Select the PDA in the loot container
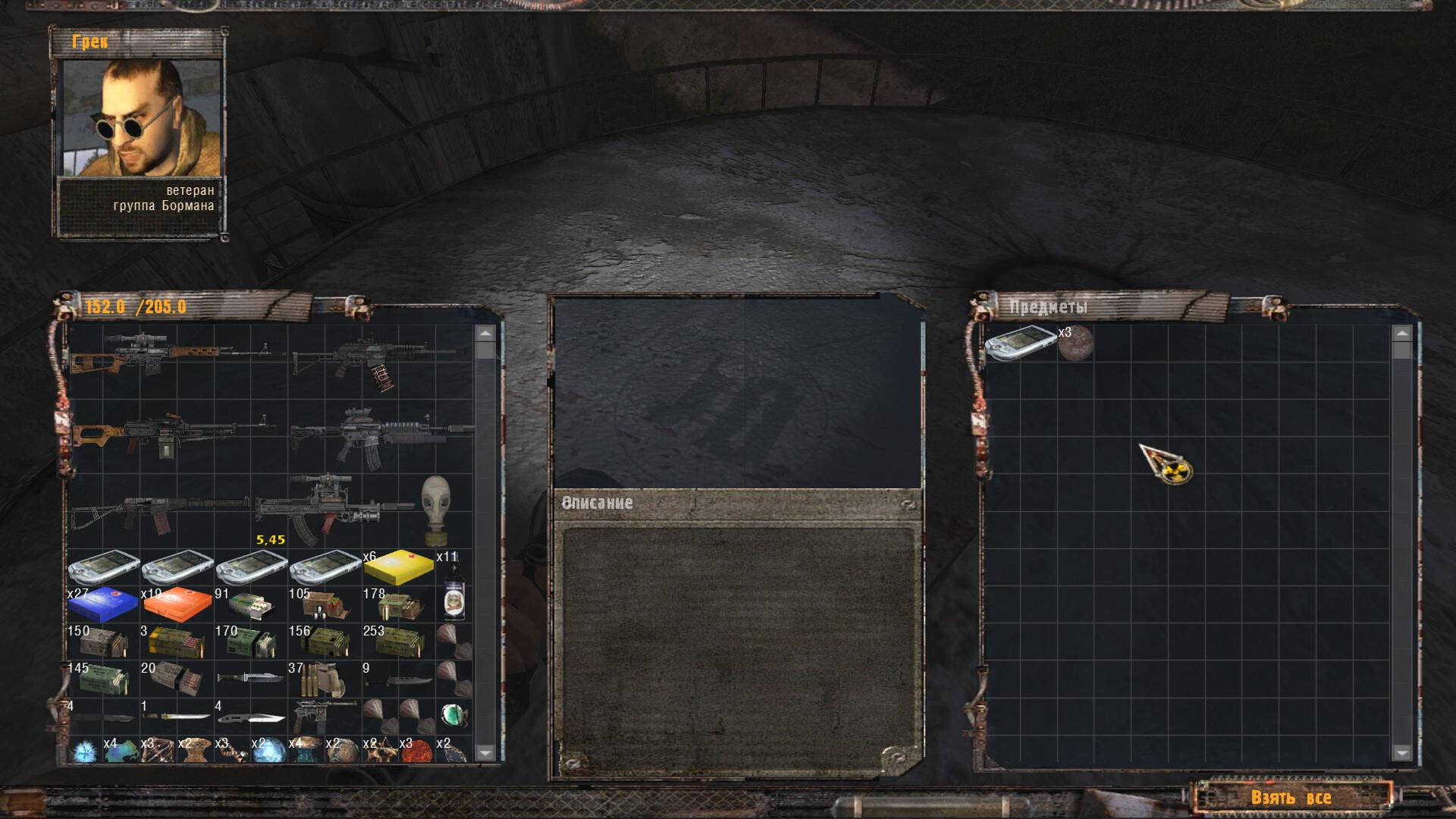Viewport: 1456px width, 819px height. pos(1020,344)
